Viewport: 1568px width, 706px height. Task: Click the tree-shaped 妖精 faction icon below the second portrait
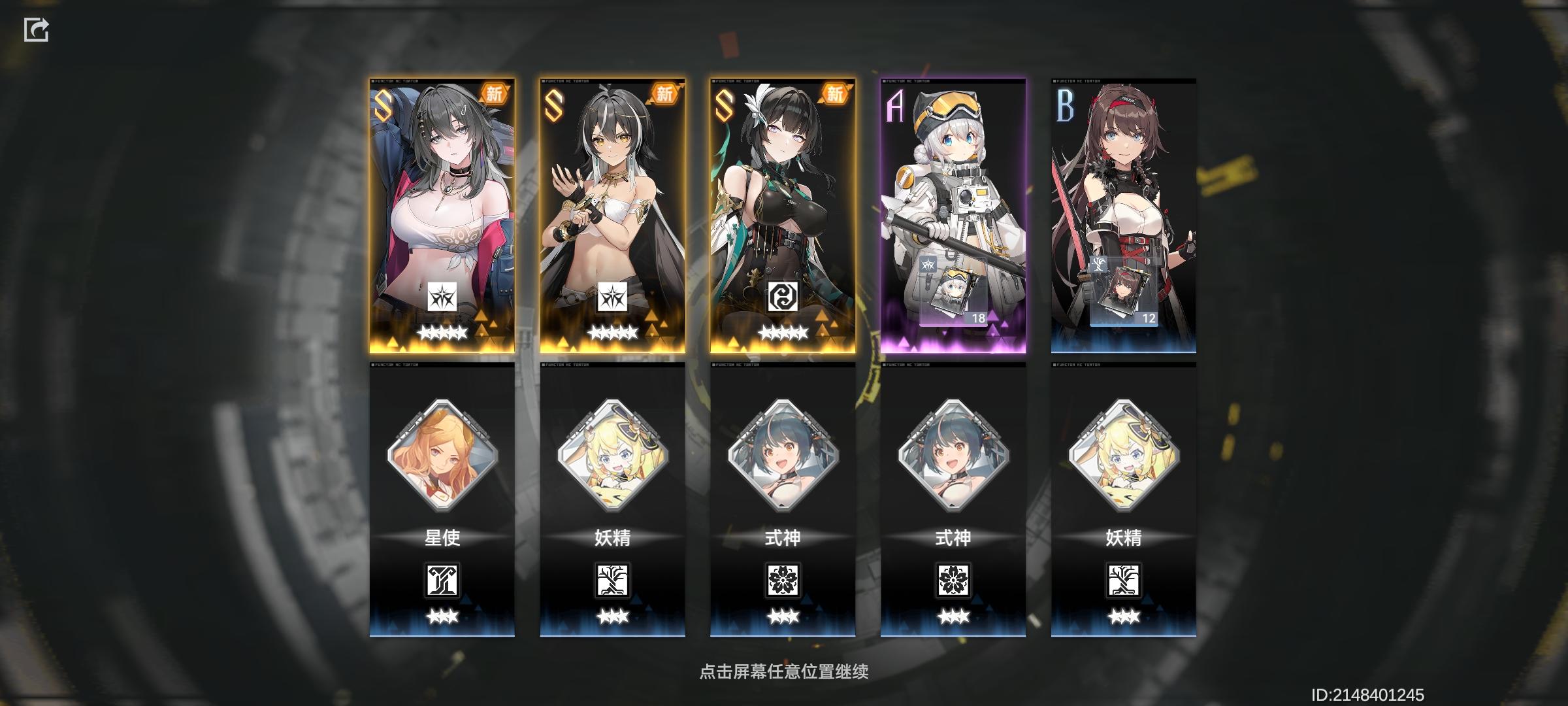point(613,580)
